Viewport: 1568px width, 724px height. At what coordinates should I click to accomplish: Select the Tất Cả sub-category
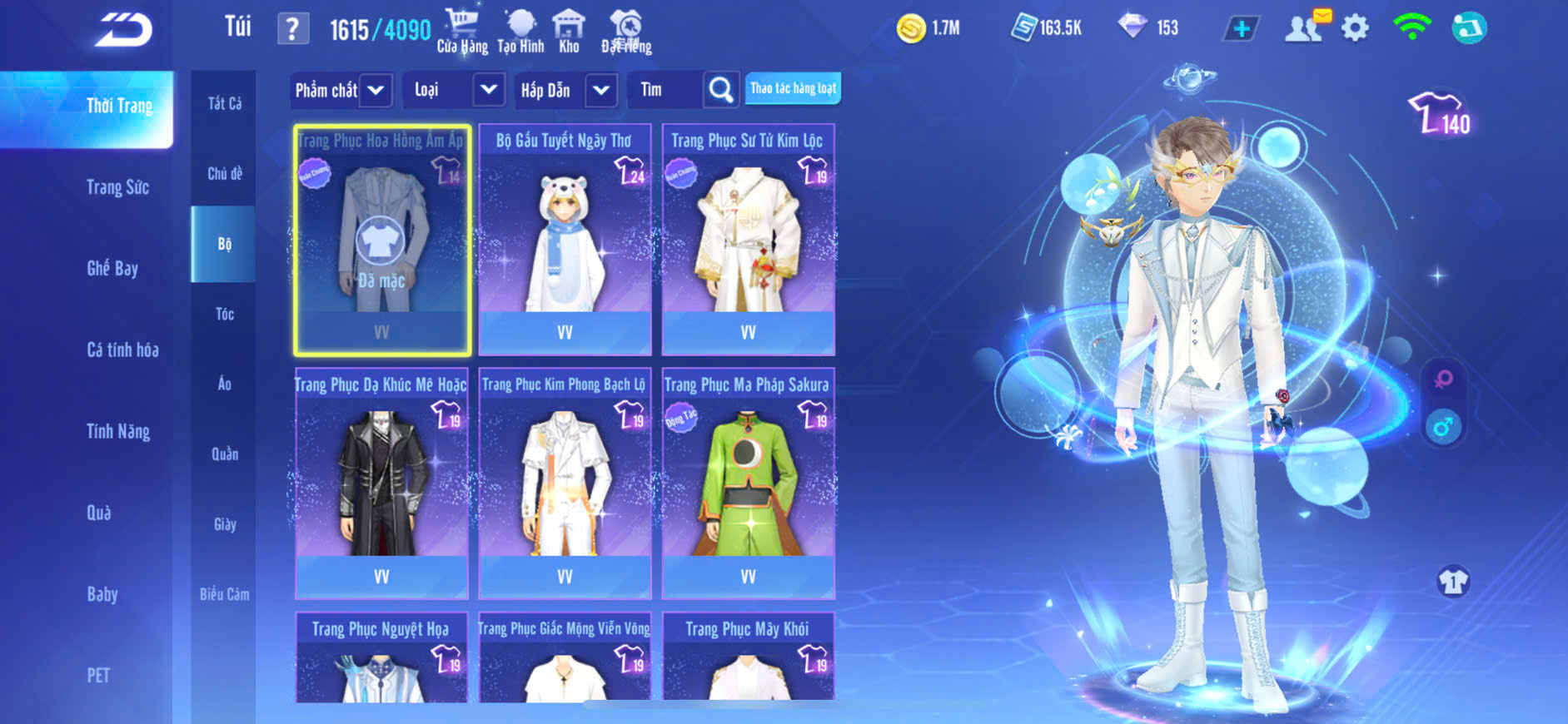click(x=224, y=103)
